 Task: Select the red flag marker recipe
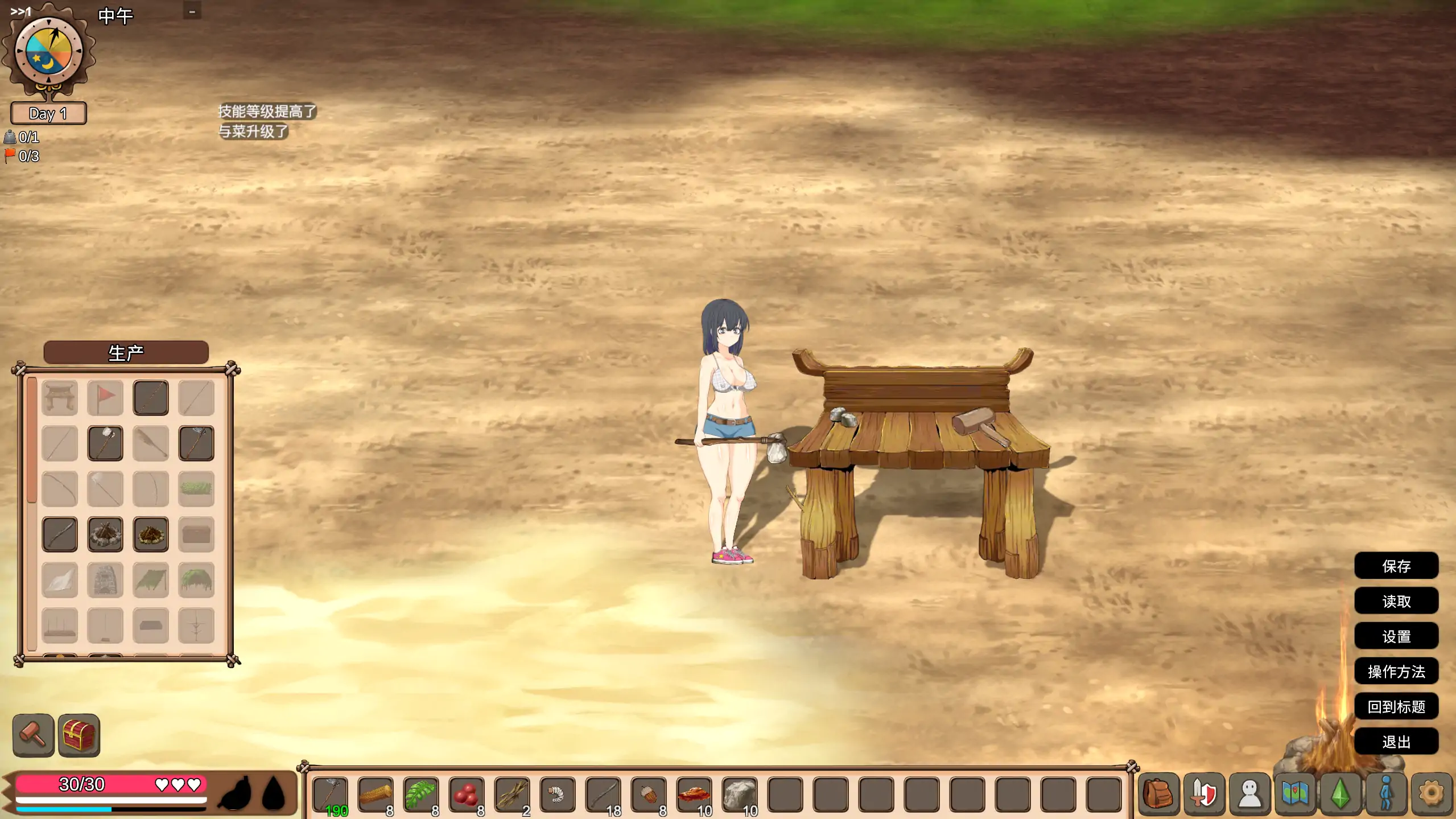click(105, 397)
